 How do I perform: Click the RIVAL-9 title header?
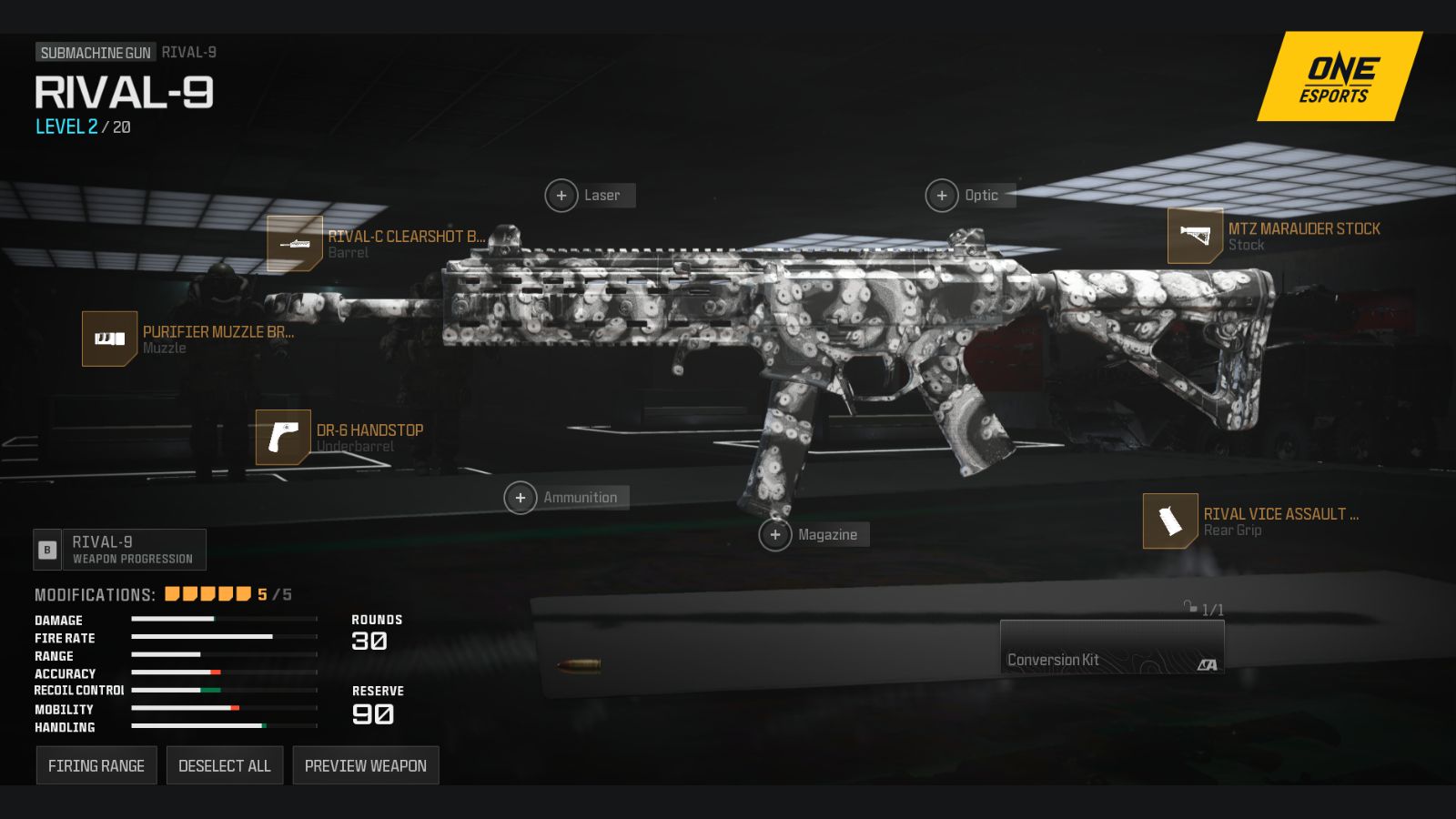(123, 94)
